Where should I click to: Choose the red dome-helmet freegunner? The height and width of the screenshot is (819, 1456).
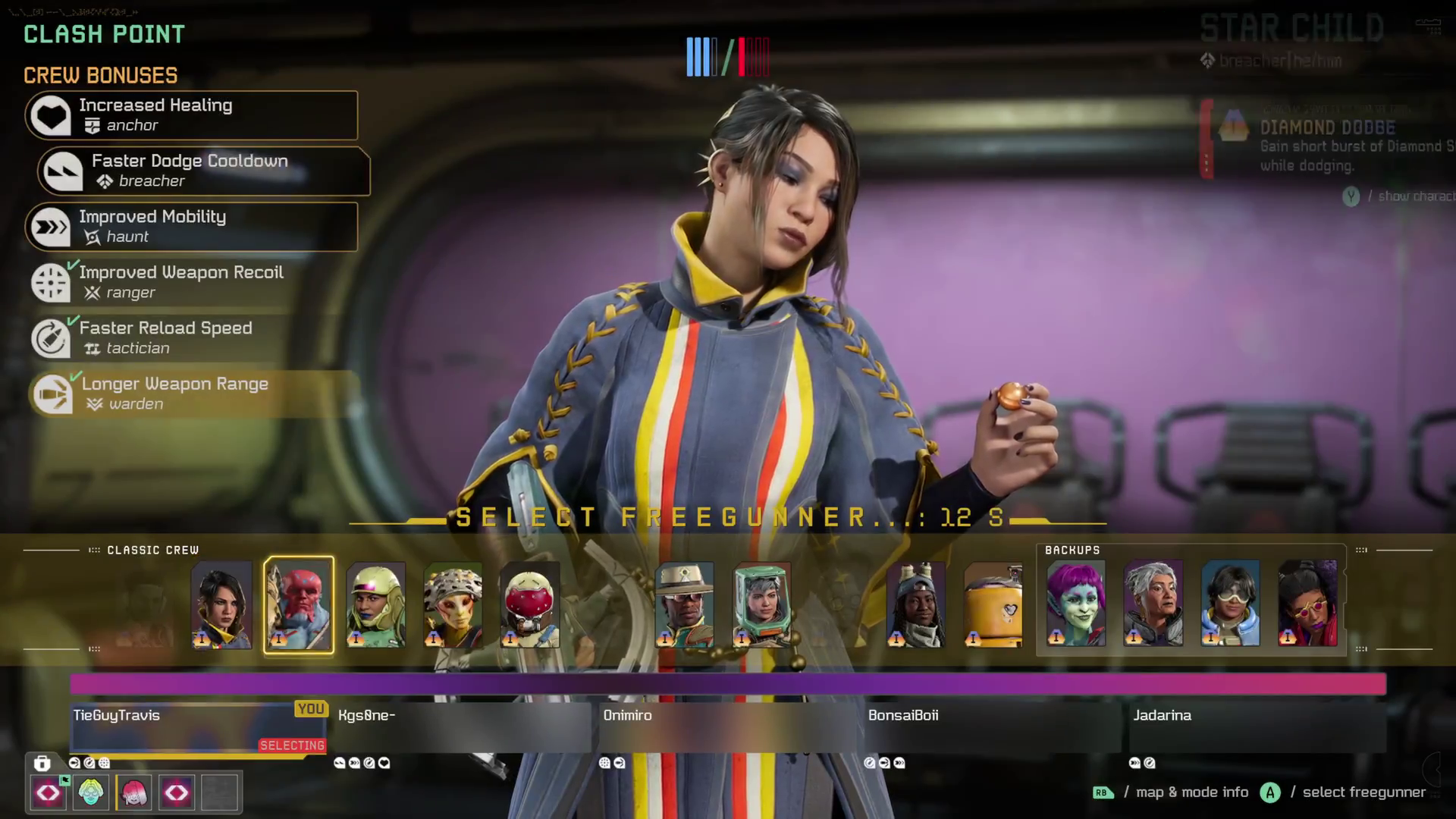coord(529,605)
